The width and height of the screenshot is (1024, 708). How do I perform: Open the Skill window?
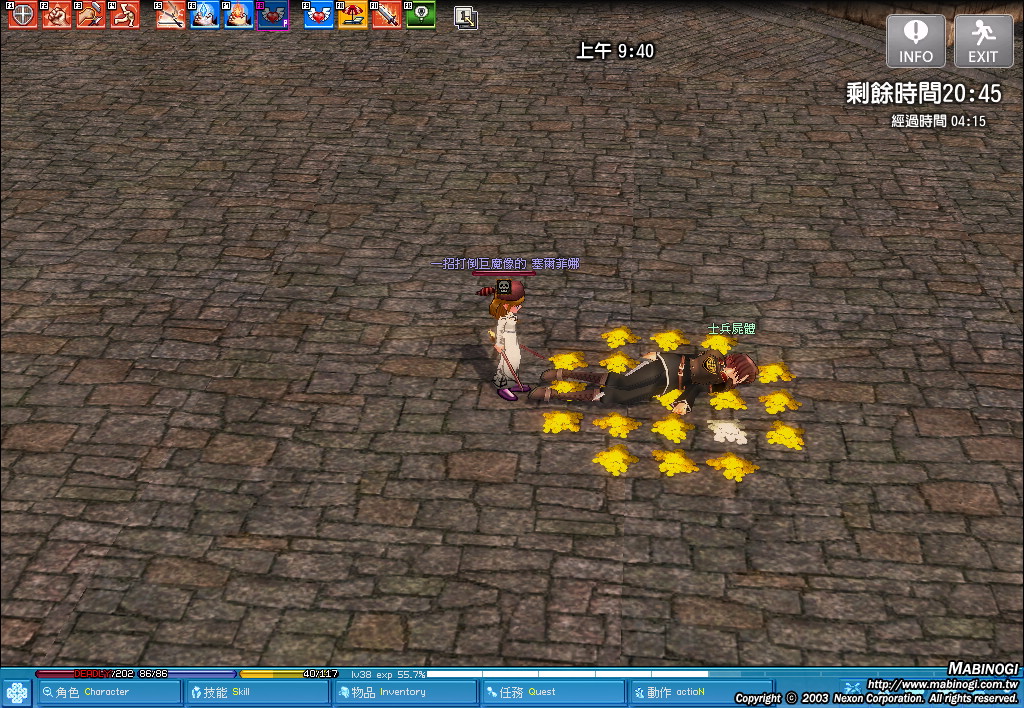(x=256, y=692)
